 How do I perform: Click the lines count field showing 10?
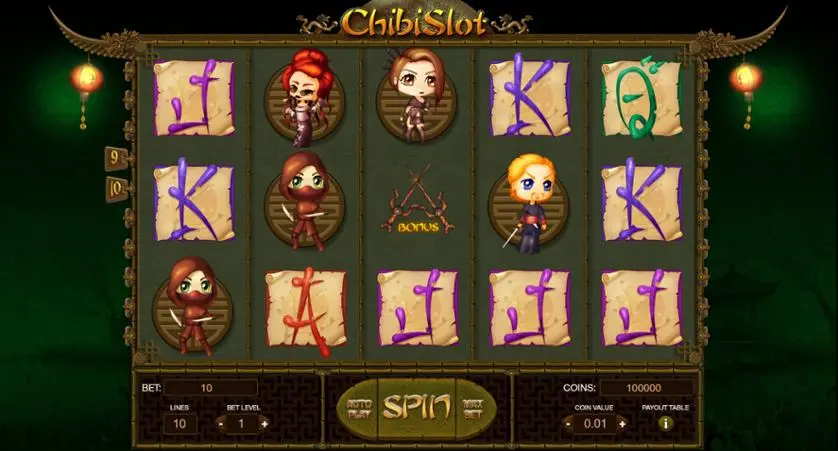click(x=181, y=423)
